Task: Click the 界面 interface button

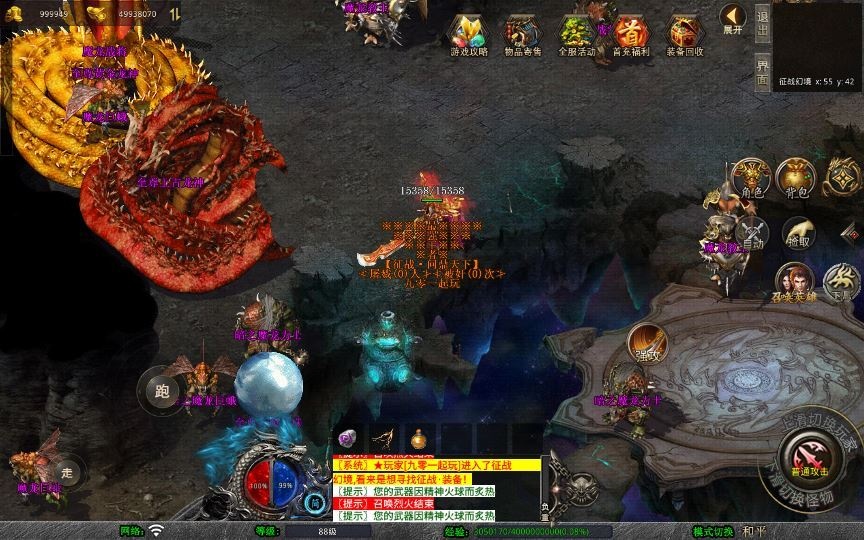Action: (x=763, y=72)
